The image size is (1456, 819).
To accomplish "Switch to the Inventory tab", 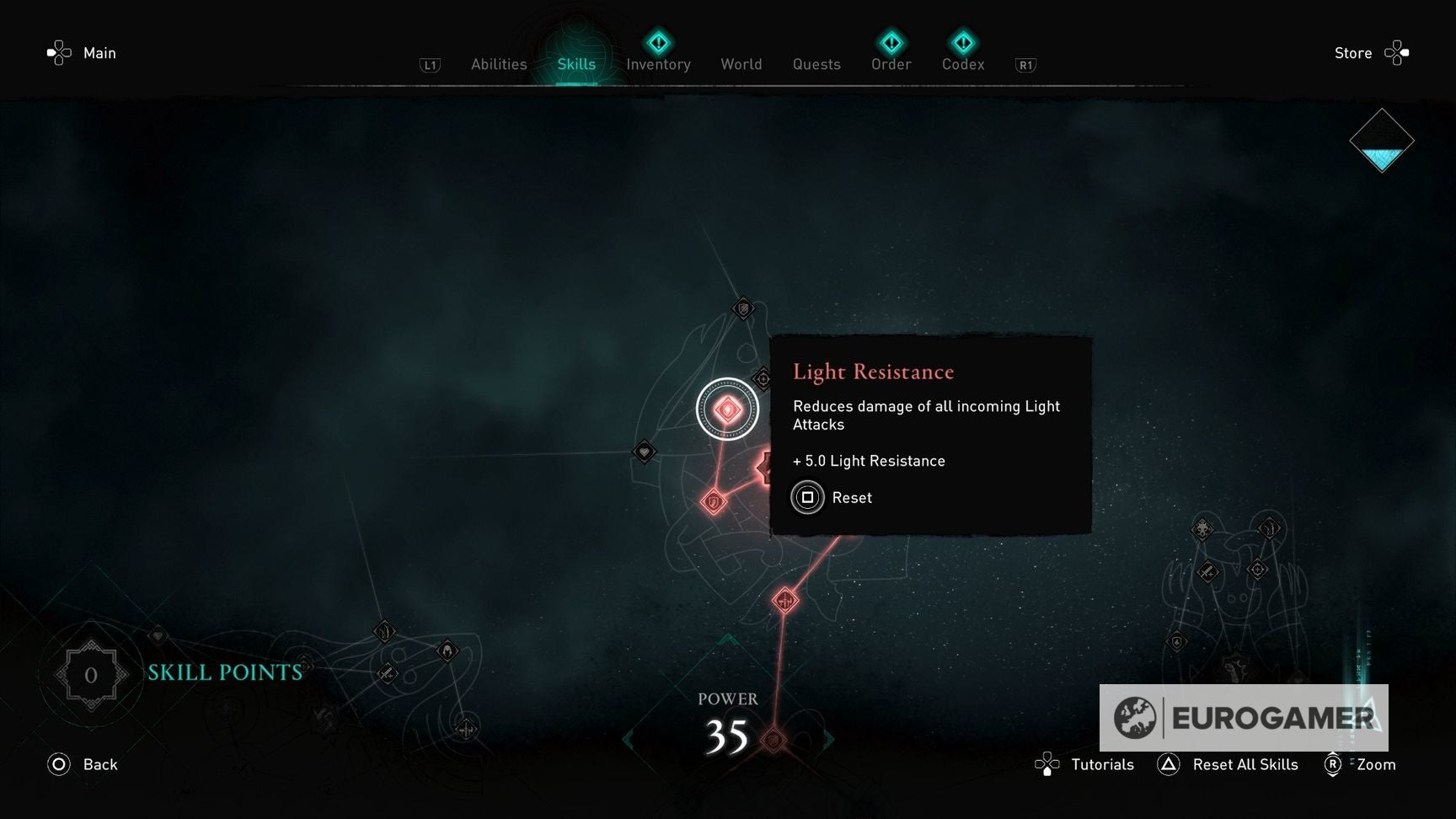I will (658, 63).
